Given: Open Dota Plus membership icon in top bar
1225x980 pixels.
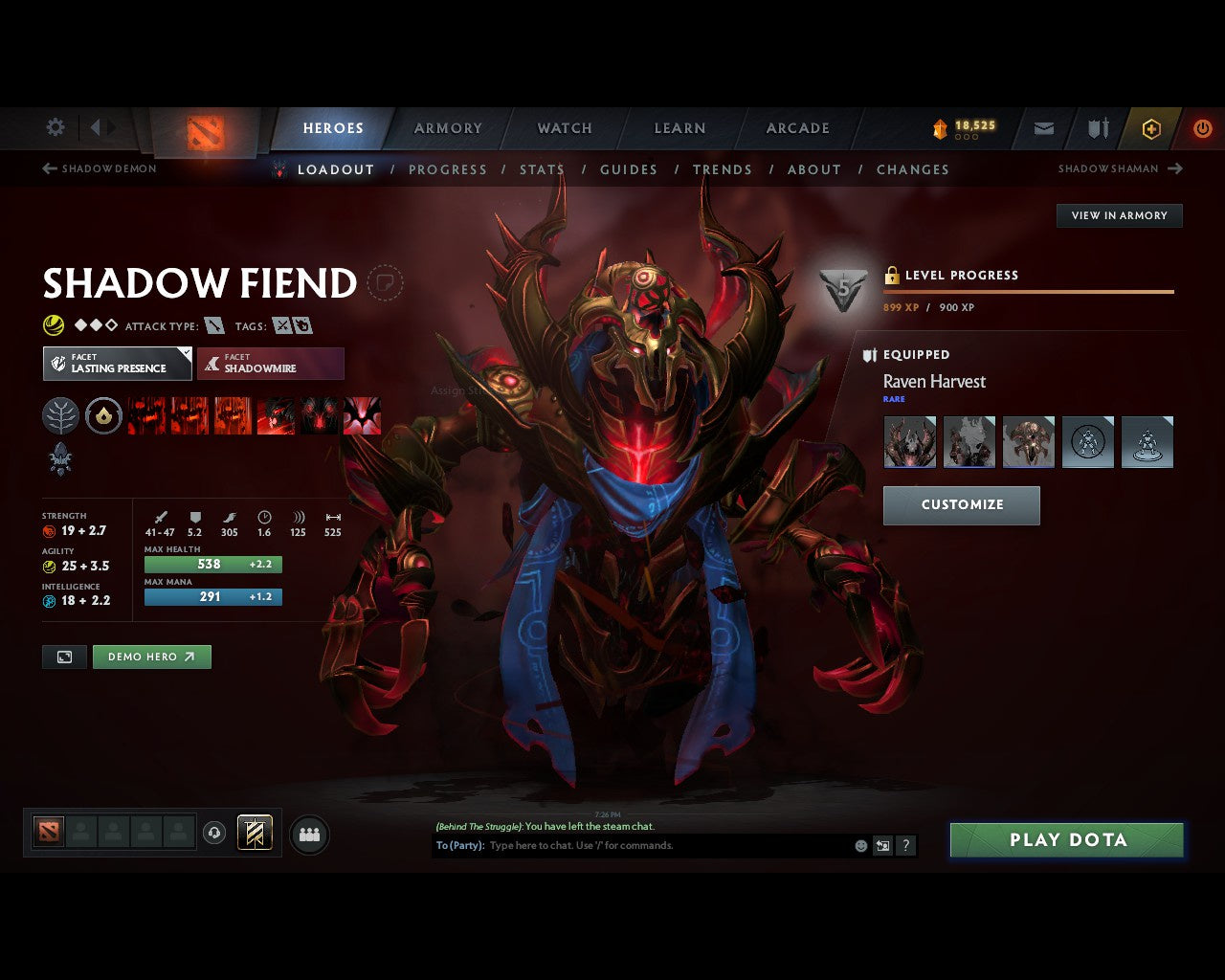Looking at the screenshot, I should (1150, 128).
